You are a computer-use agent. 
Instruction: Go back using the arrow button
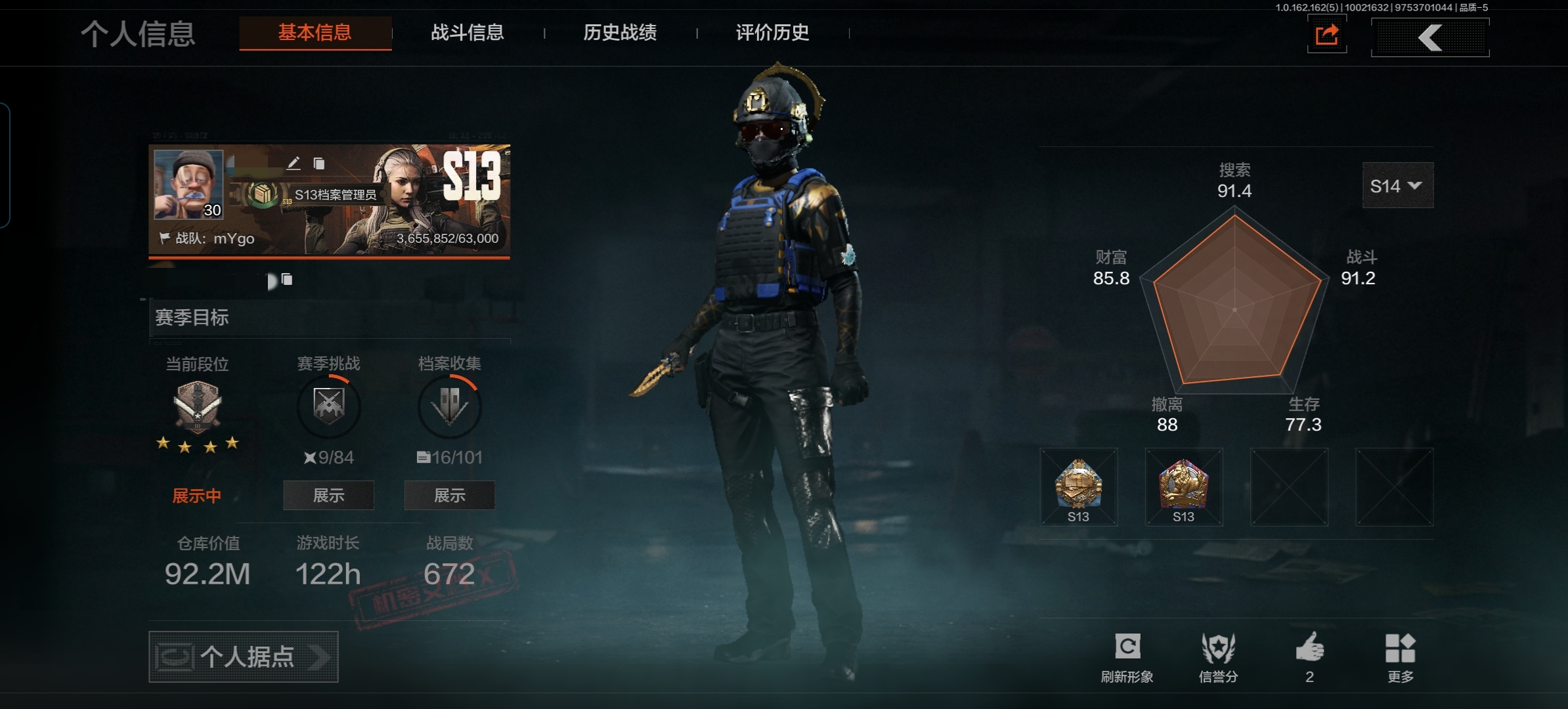tap(1430, 37)
